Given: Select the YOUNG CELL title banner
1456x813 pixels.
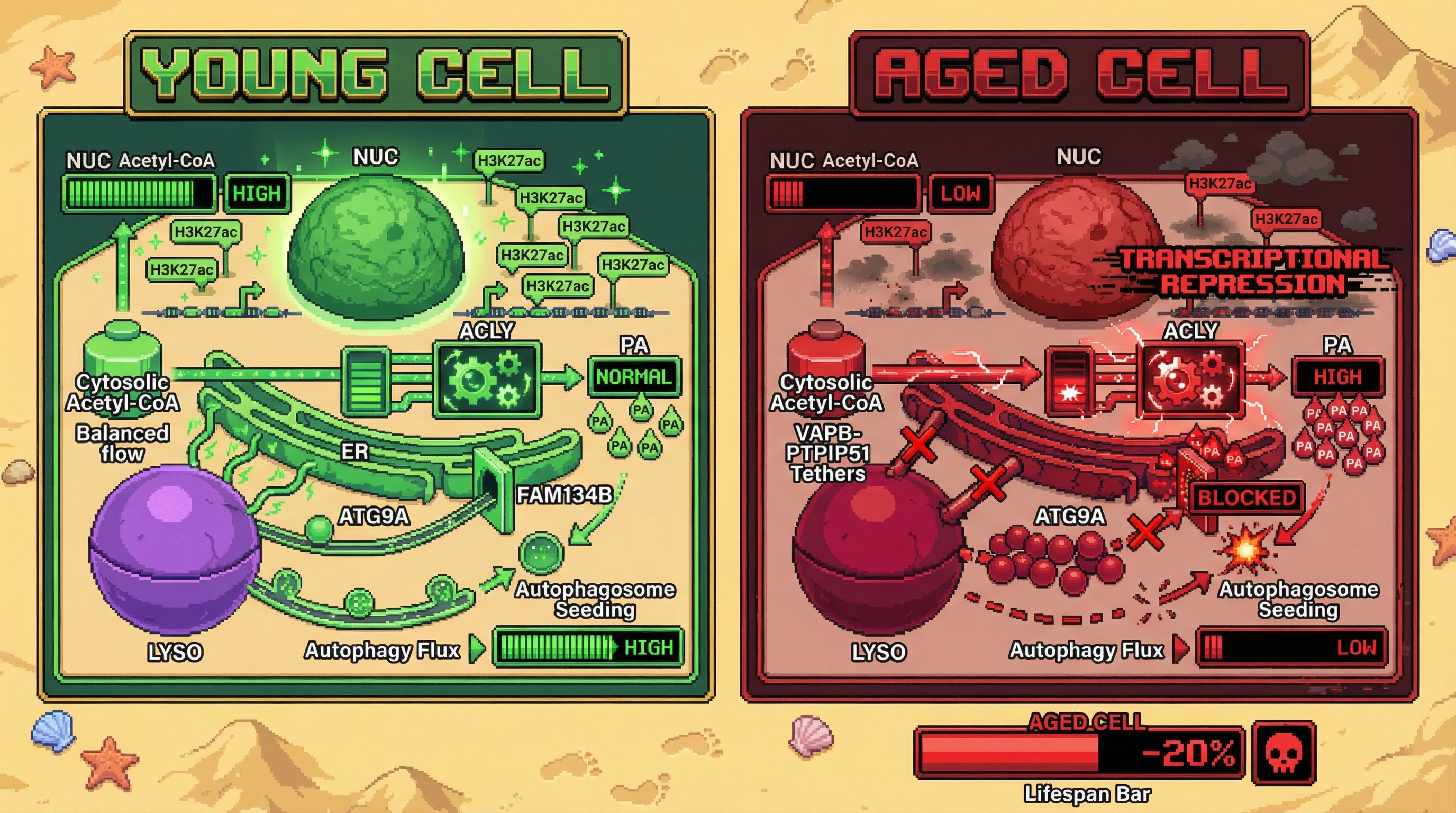Looking at the screenshot, I should [376, 74].
